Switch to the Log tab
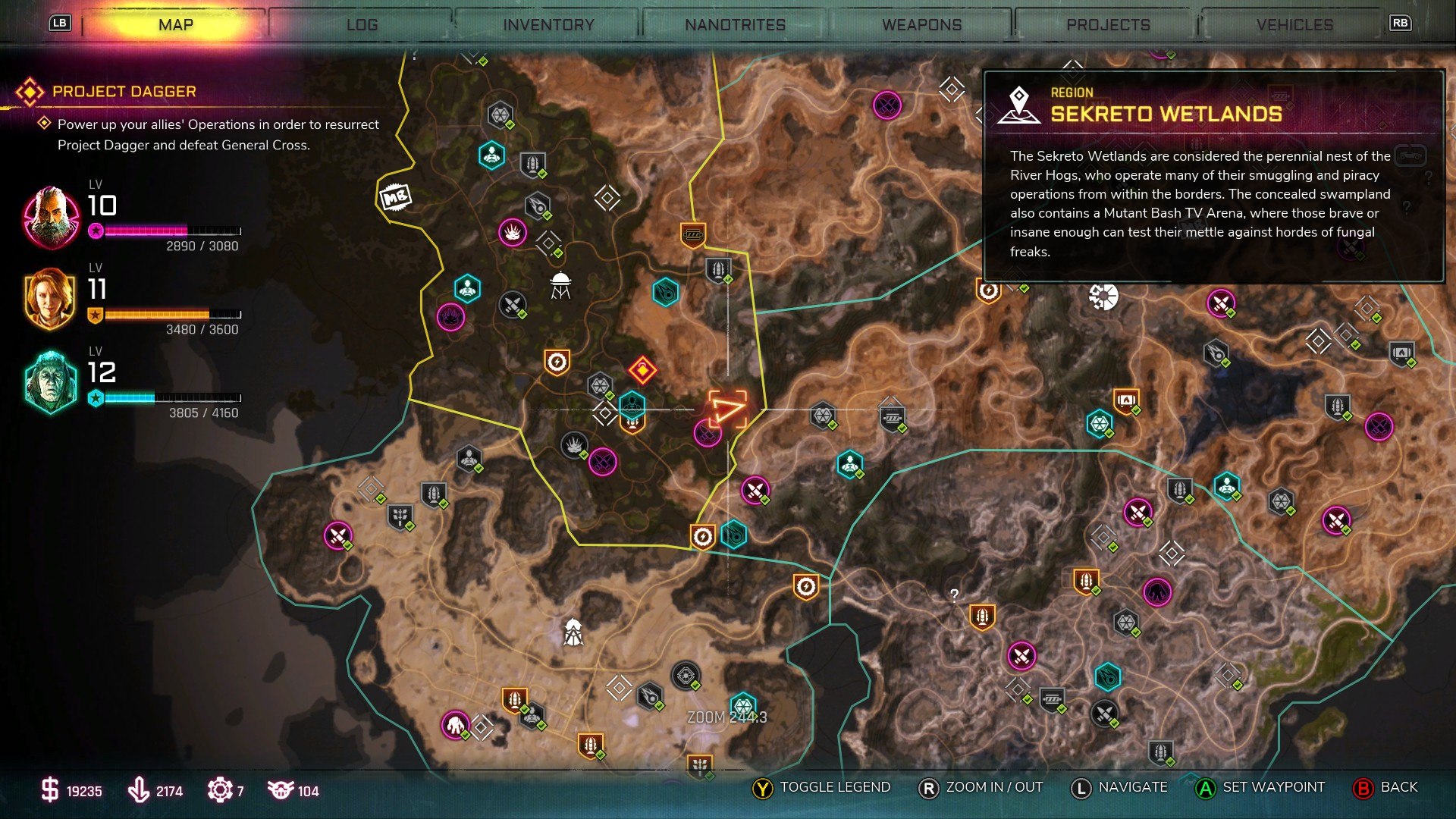 [x=362, y=25]
